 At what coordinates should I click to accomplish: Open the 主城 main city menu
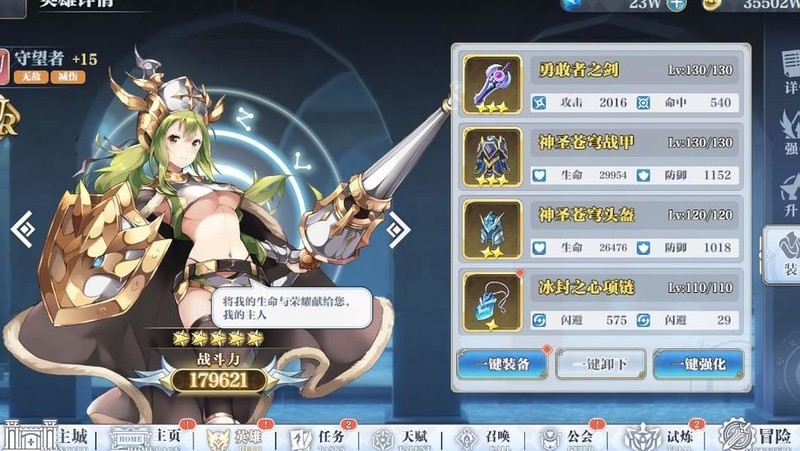pyautogui.click(x=45, y=437)
